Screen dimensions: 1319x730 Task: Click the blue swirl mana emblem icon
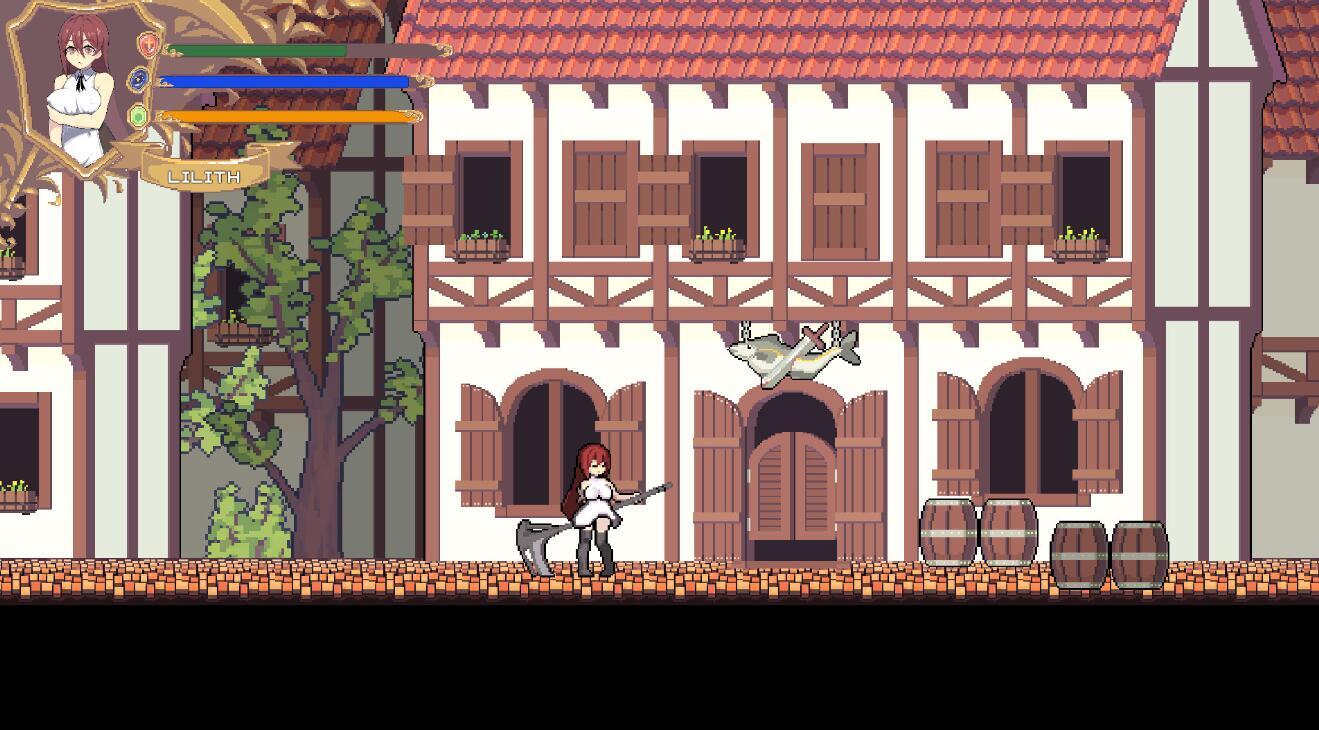point(139,78)
